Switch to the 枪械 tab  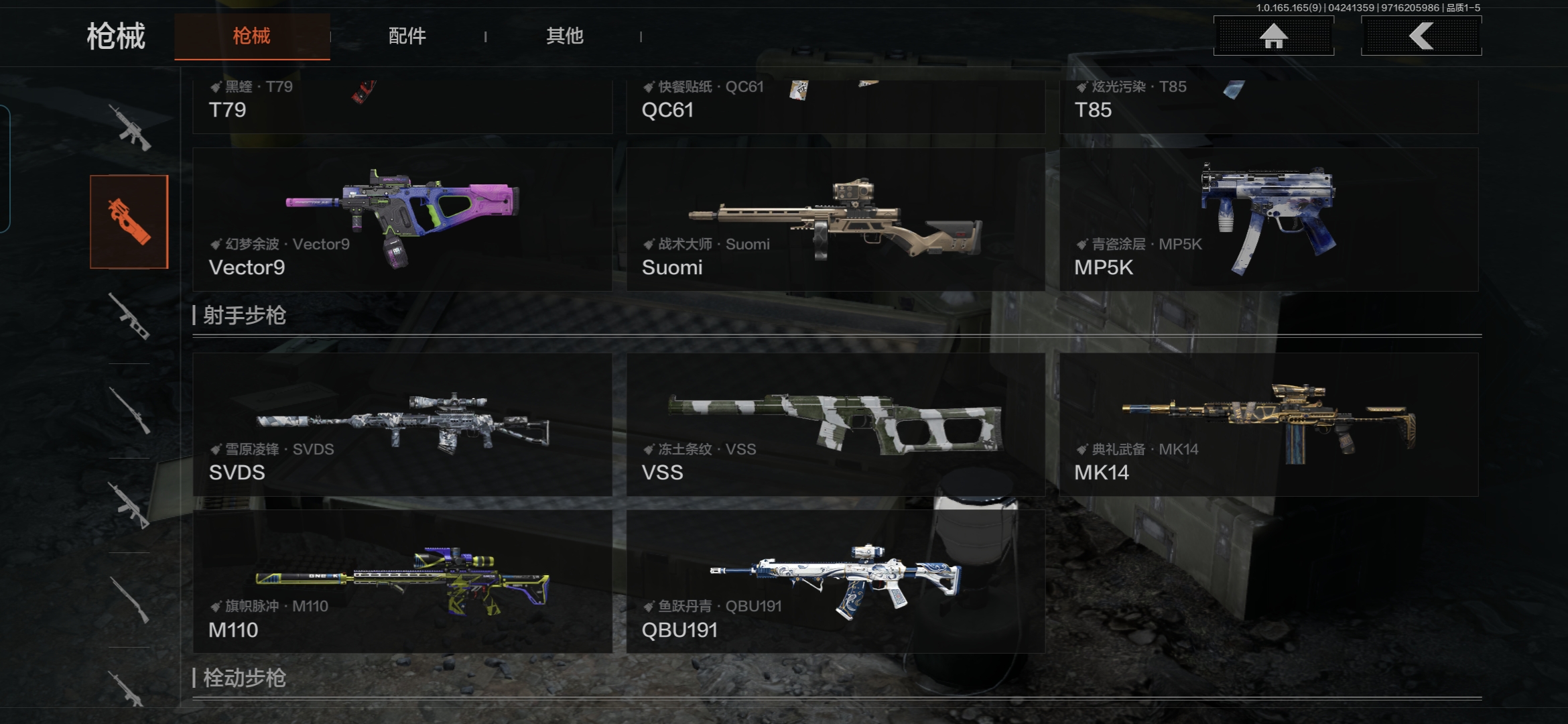tap(252, 36)
